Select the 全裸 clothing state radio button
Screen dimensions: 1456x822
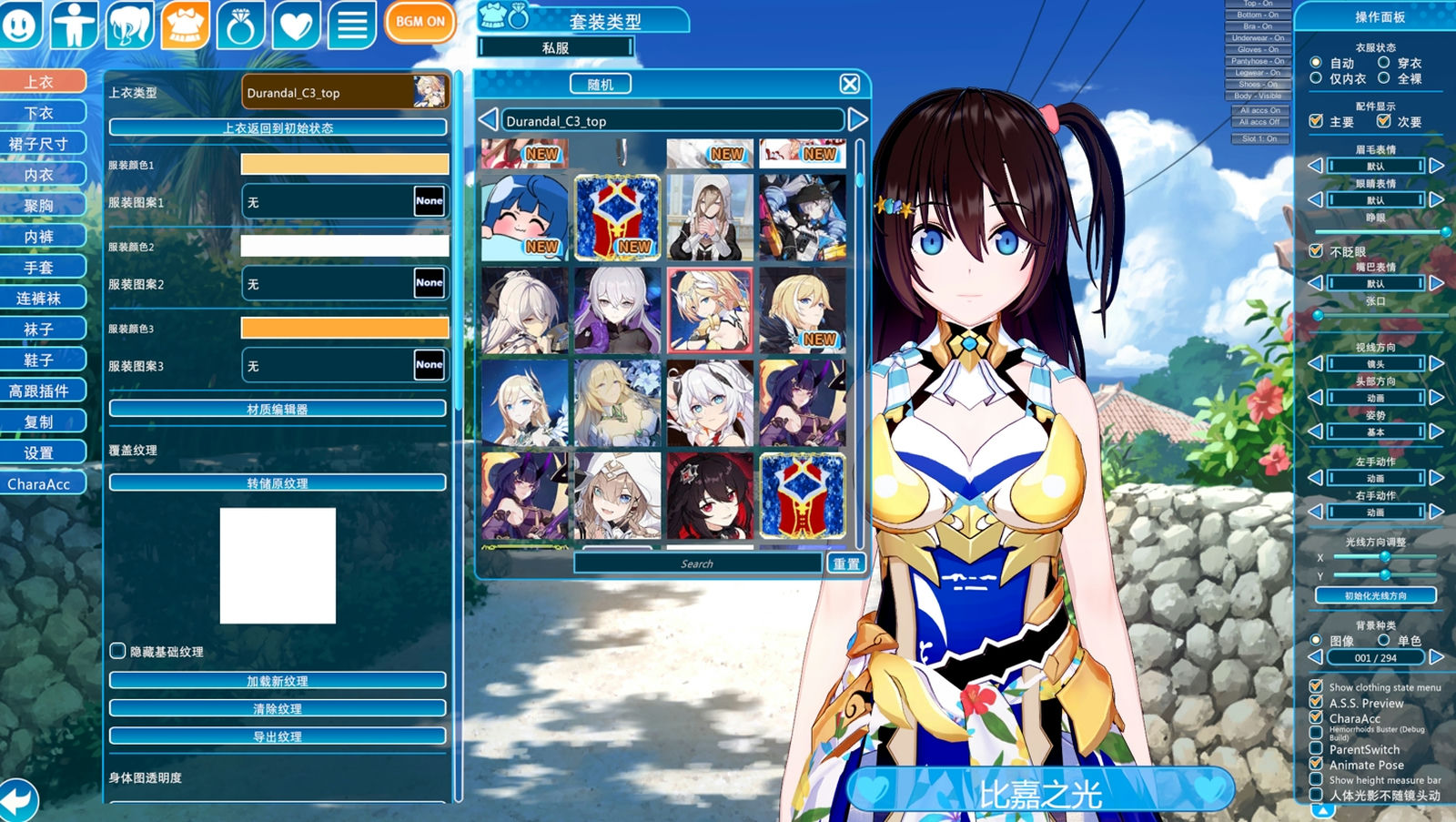tap(1384, 78)
